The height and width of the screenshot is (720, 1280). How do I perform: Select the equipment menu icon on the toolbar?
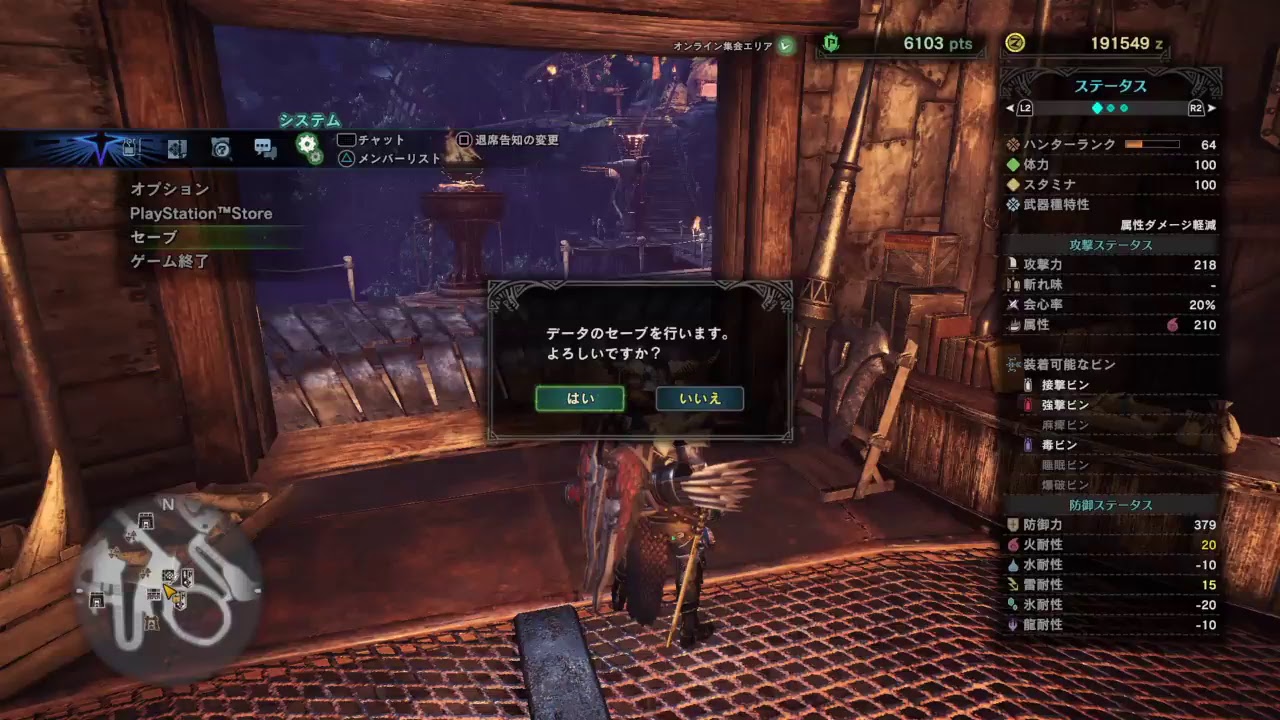pos(176,146)
